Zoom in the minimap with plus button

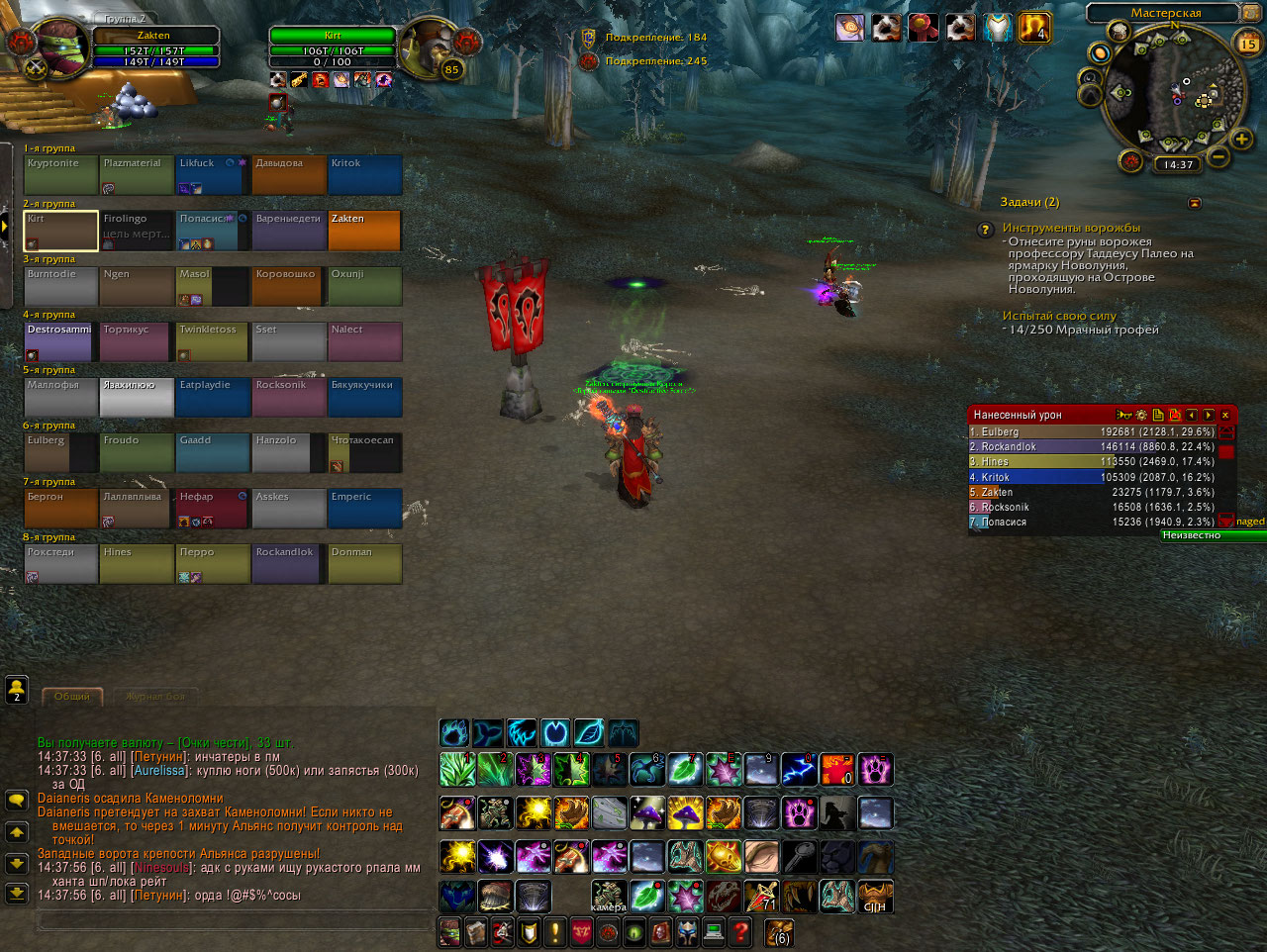pyautogui.click(x=1241, y=140)
